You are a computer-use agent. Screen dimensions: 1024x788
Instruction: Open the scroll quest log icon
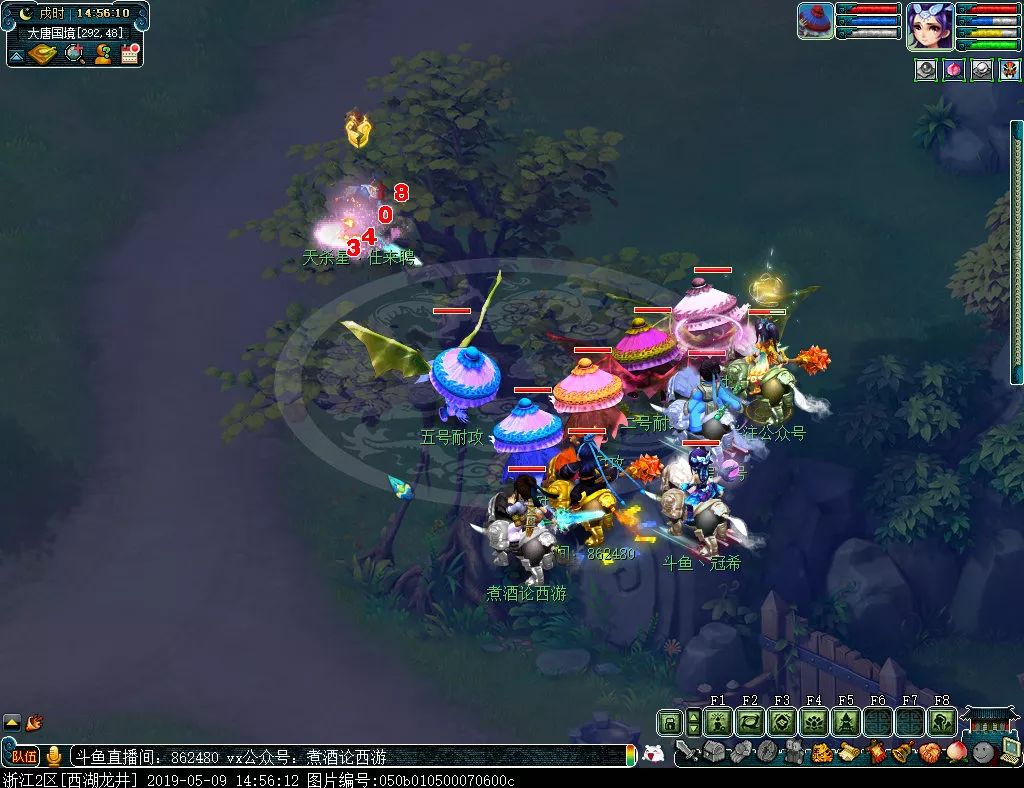click(x=849, y=752)
